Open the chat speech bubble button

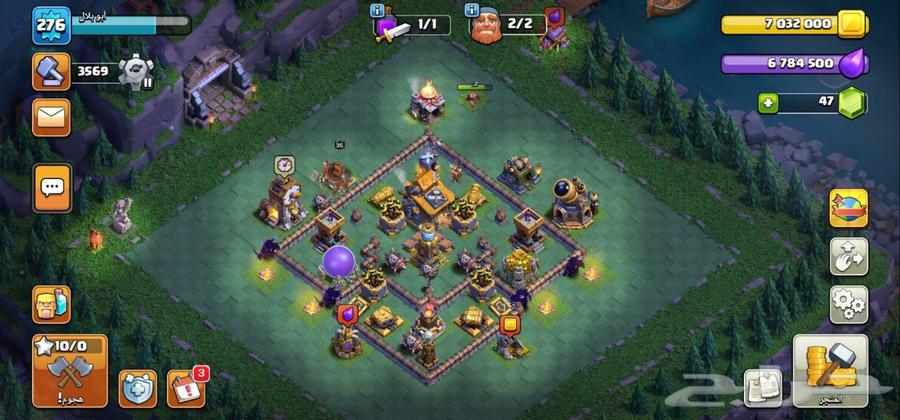point(51,186)
